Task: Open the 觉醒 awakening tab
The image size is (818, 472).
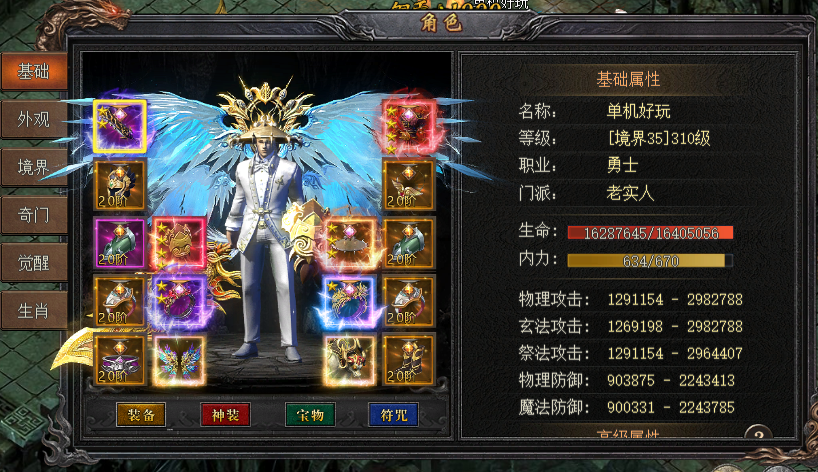Action: click(33, 261)
